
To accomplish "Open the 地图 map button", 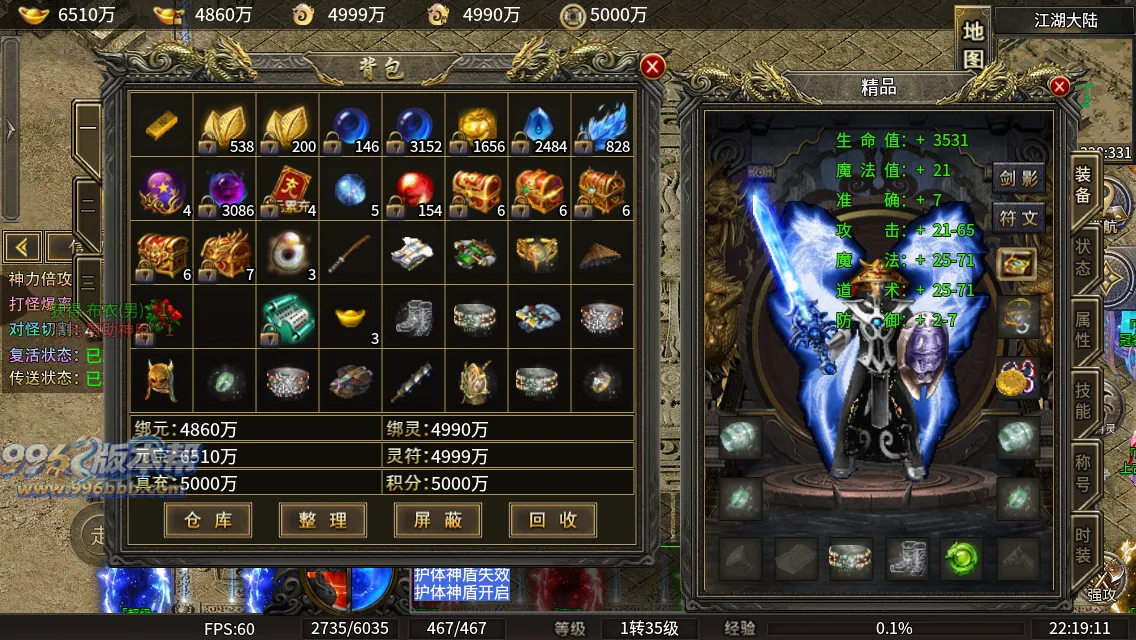I will [973, 45].
